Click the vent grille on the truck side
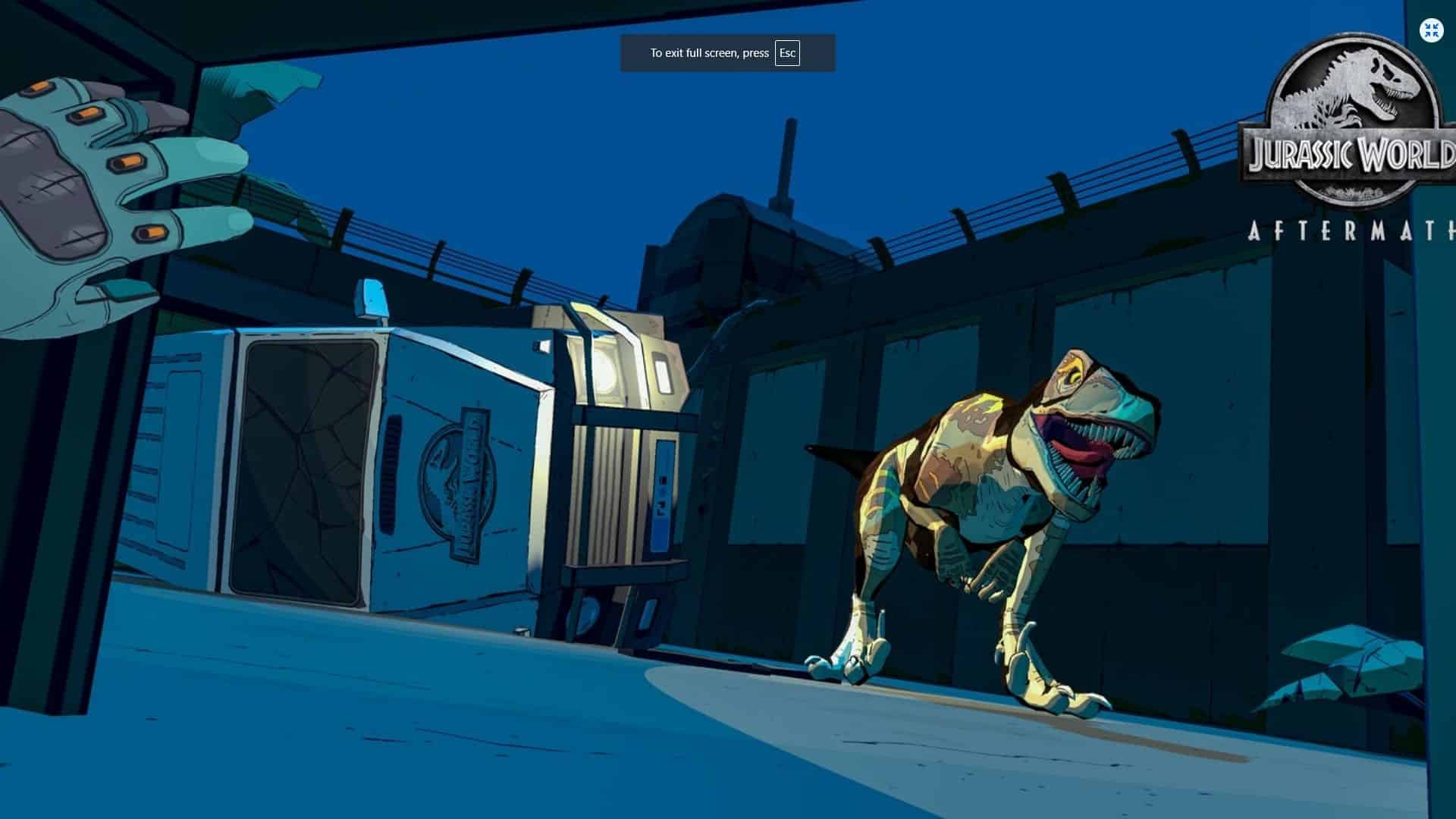This screenshot has height=819, width=1456. click(x=393, y=470)
